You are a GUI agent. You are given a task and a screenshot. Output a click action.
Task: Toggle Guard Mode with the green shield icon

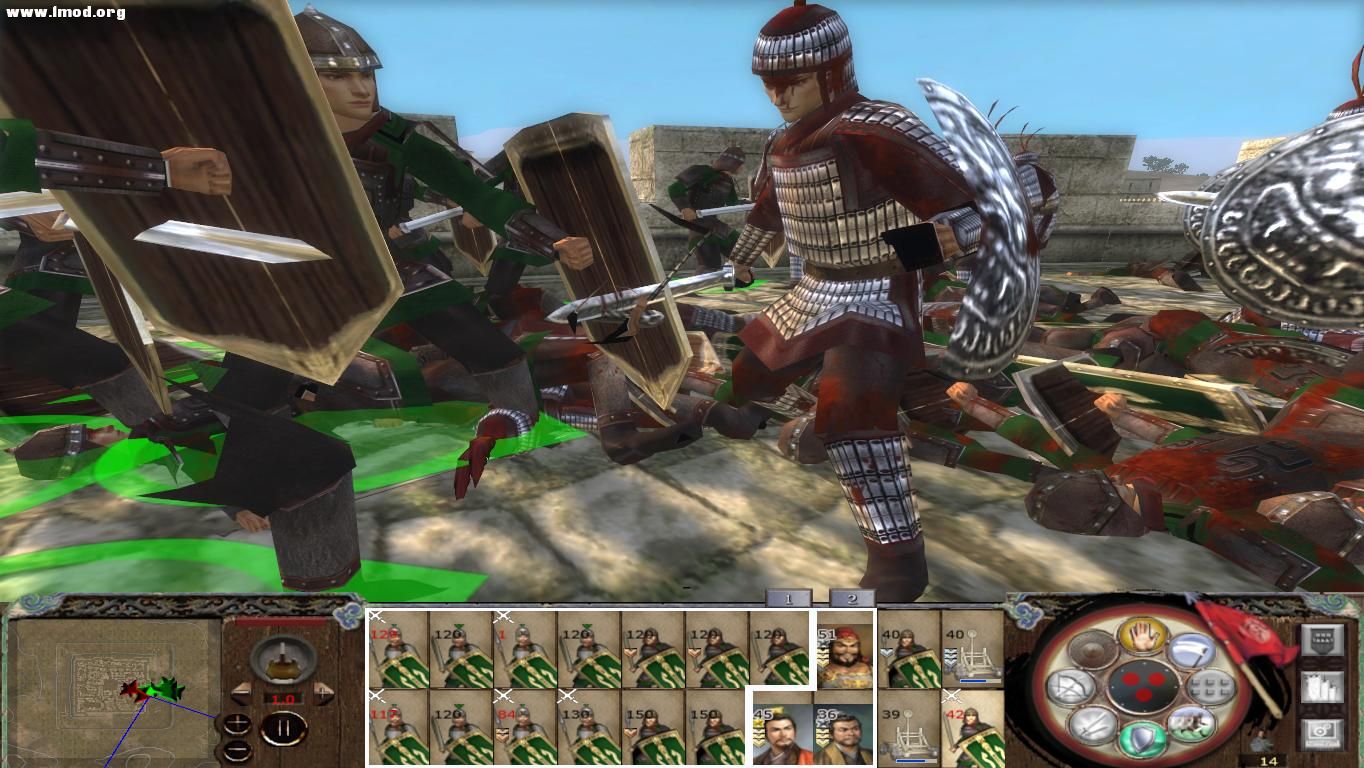pos(1140,737)
